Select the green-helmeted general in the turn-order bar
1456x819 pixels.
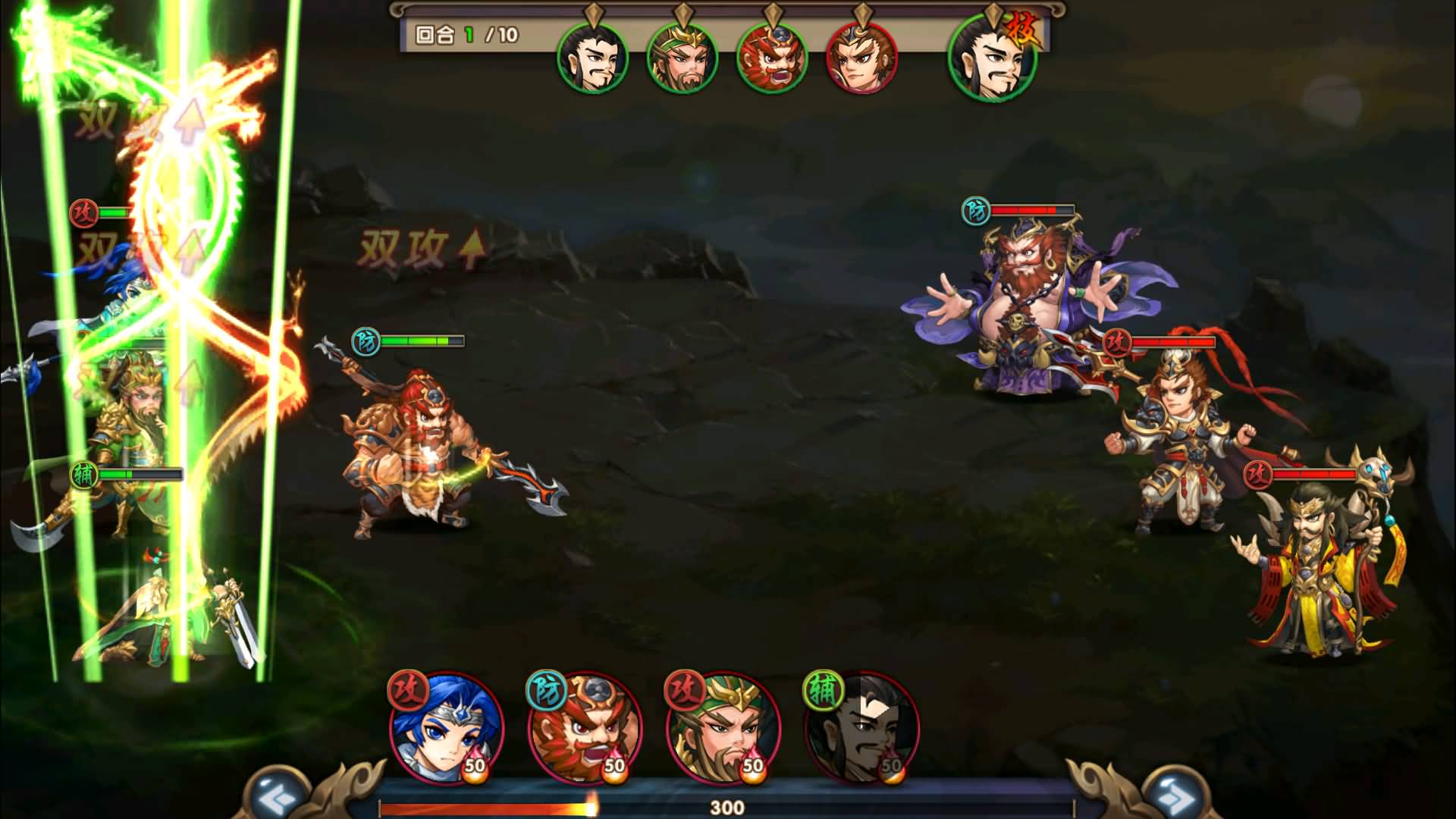point(682,59)
